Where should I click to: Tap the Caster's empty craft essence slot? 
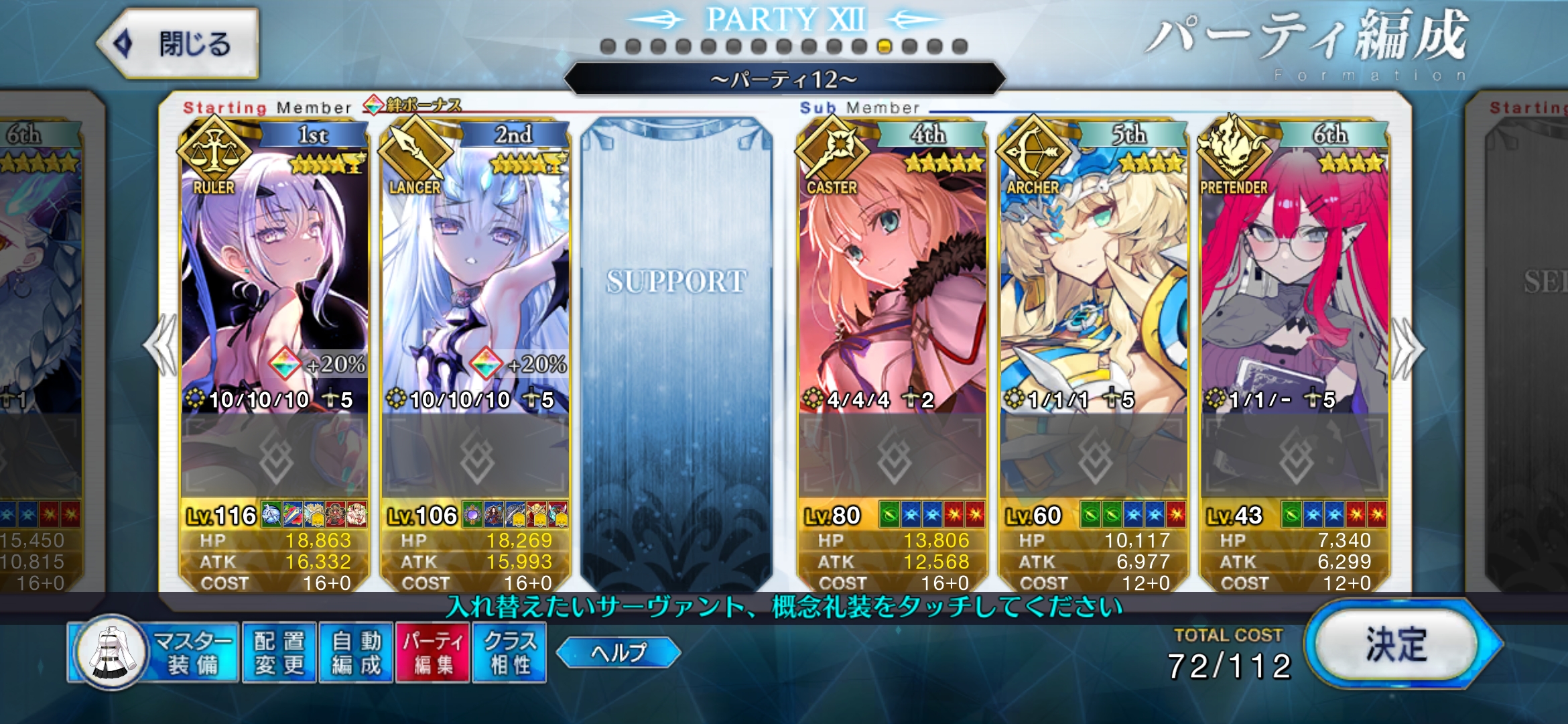click(892, 457)
